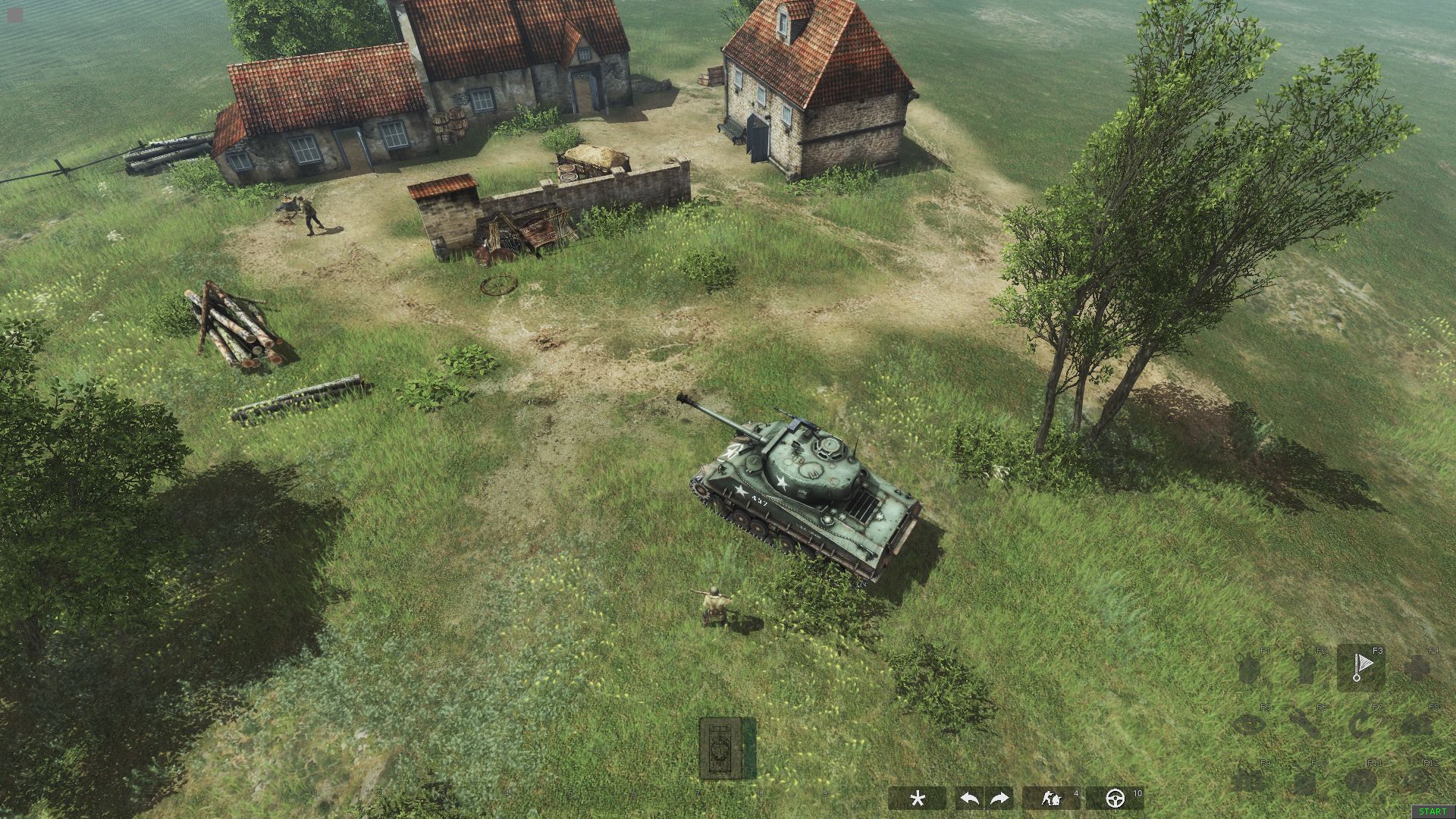Click the F10 square command icon
1456x819 pixels.
(1303, 780)
